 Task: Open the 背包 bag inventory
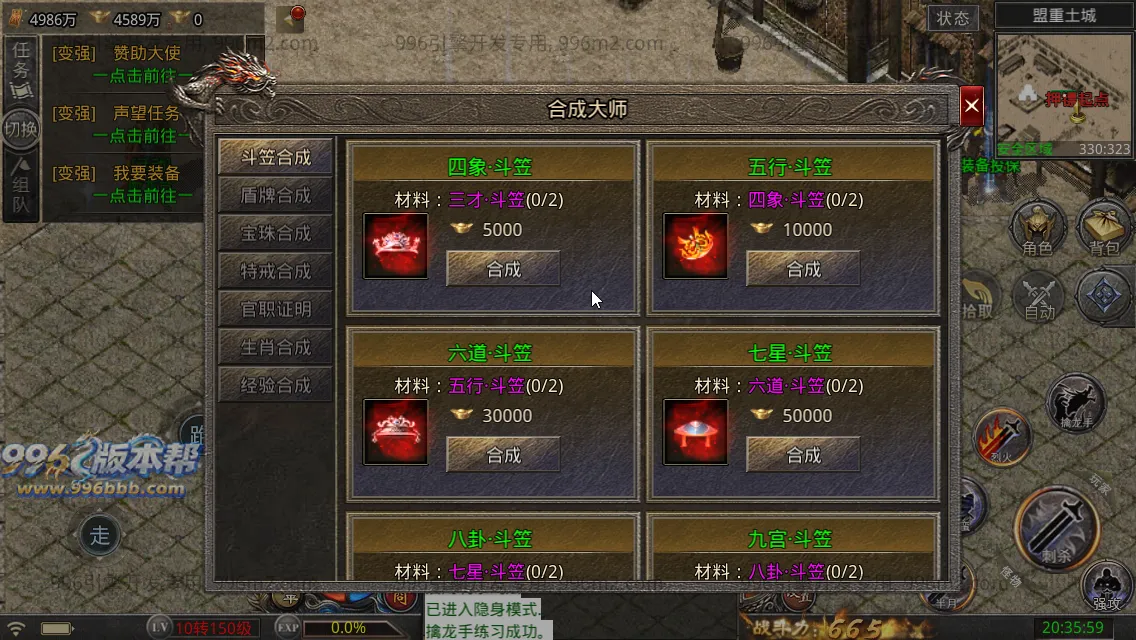pyautogui.click(x=1104, y=228)
